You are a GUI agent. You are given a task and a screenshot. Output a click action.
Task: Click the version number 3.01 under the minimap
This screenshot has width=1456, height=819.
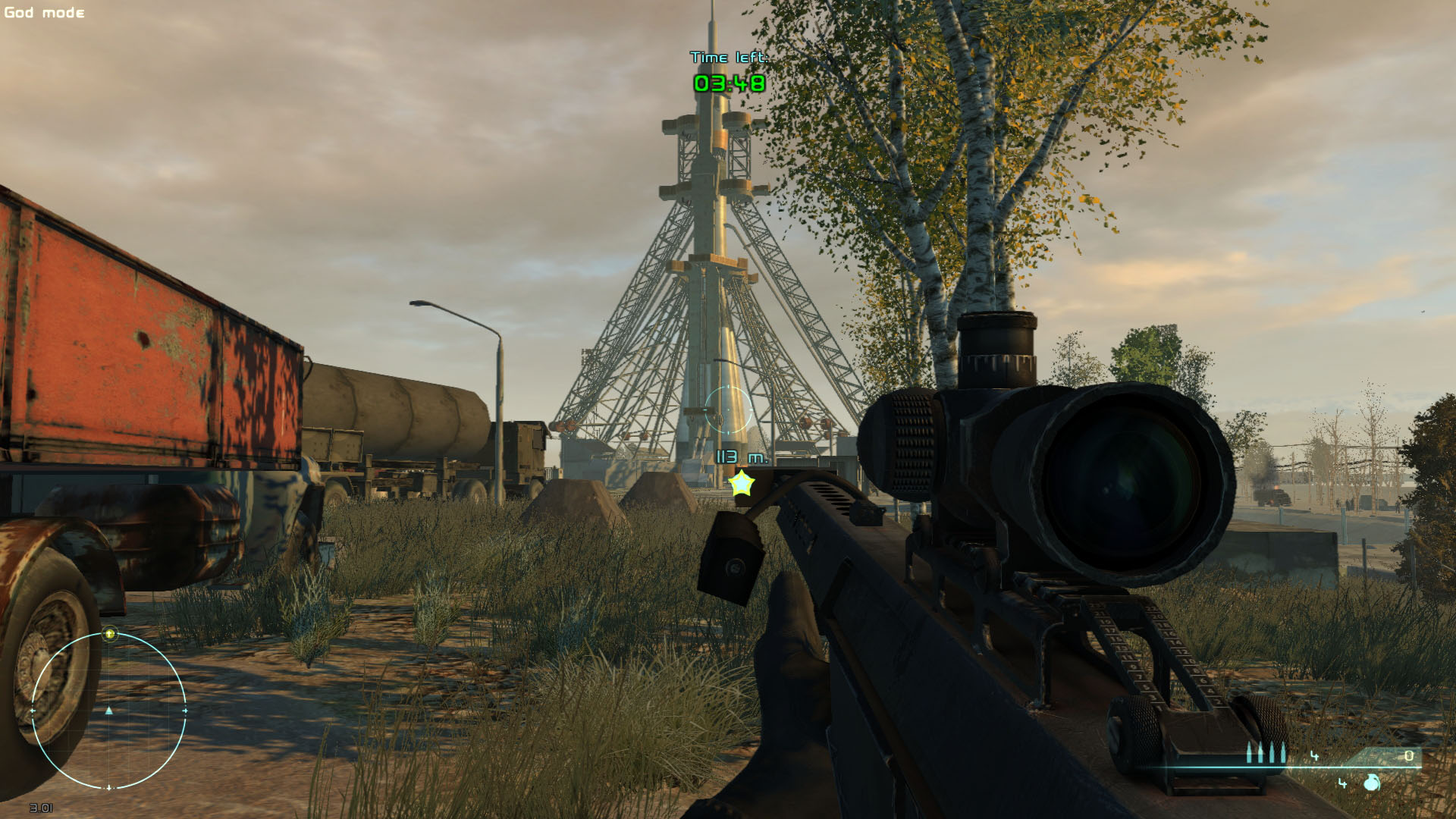(41, 808)
